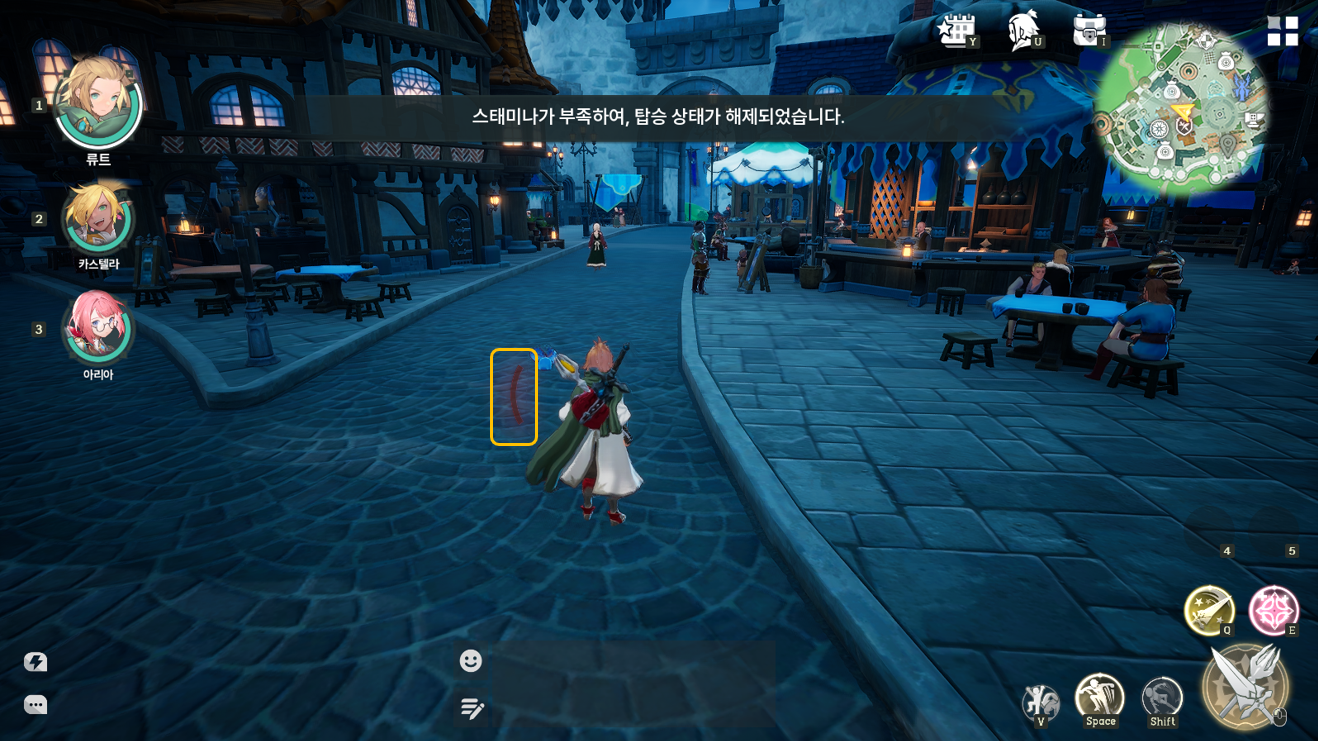Open the four-square main menu
Screen dimensions: 1318x741
(1282, 31)
